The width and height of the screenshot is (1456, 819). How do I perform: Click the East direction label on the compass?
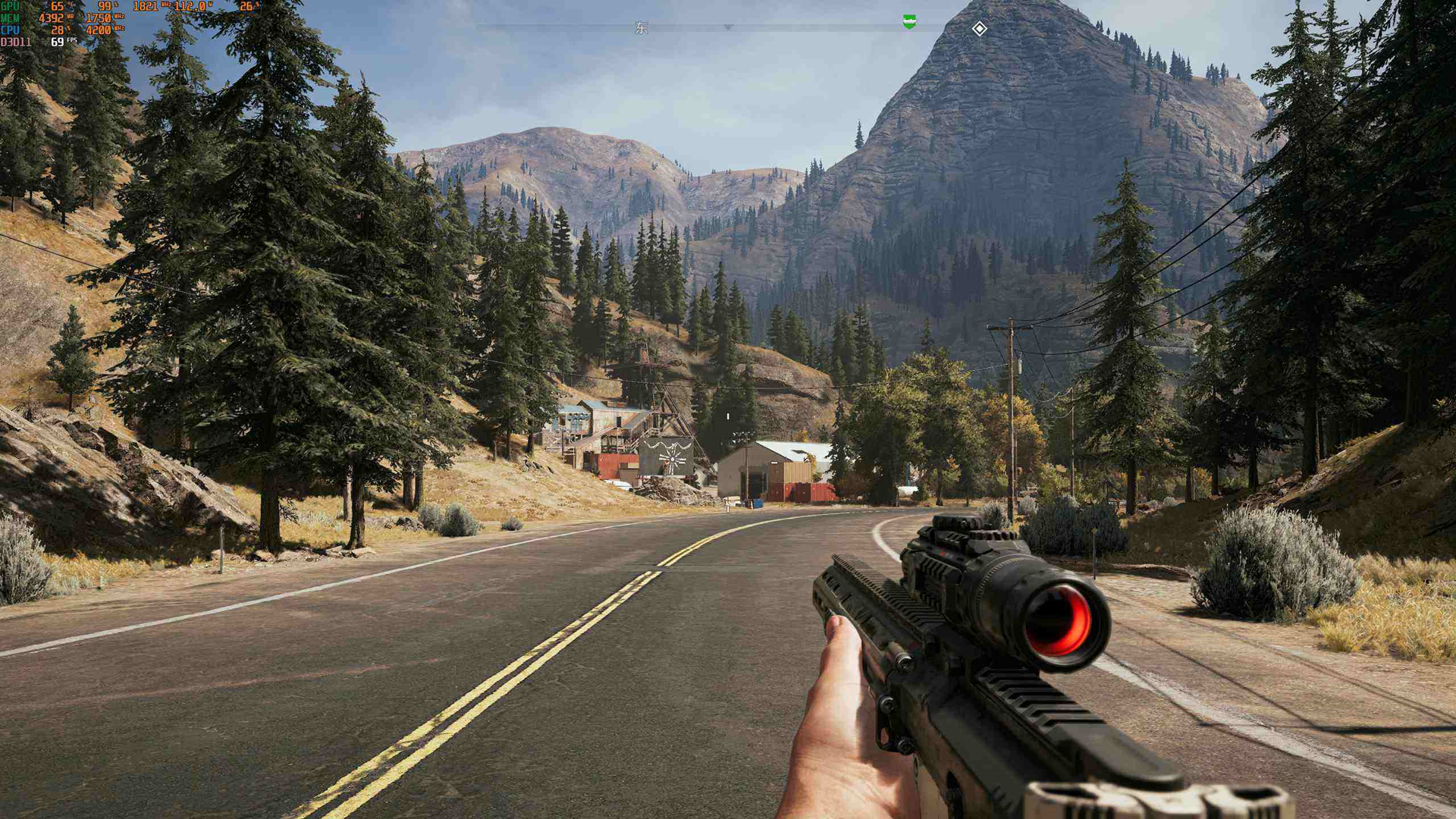click(642, 28)
